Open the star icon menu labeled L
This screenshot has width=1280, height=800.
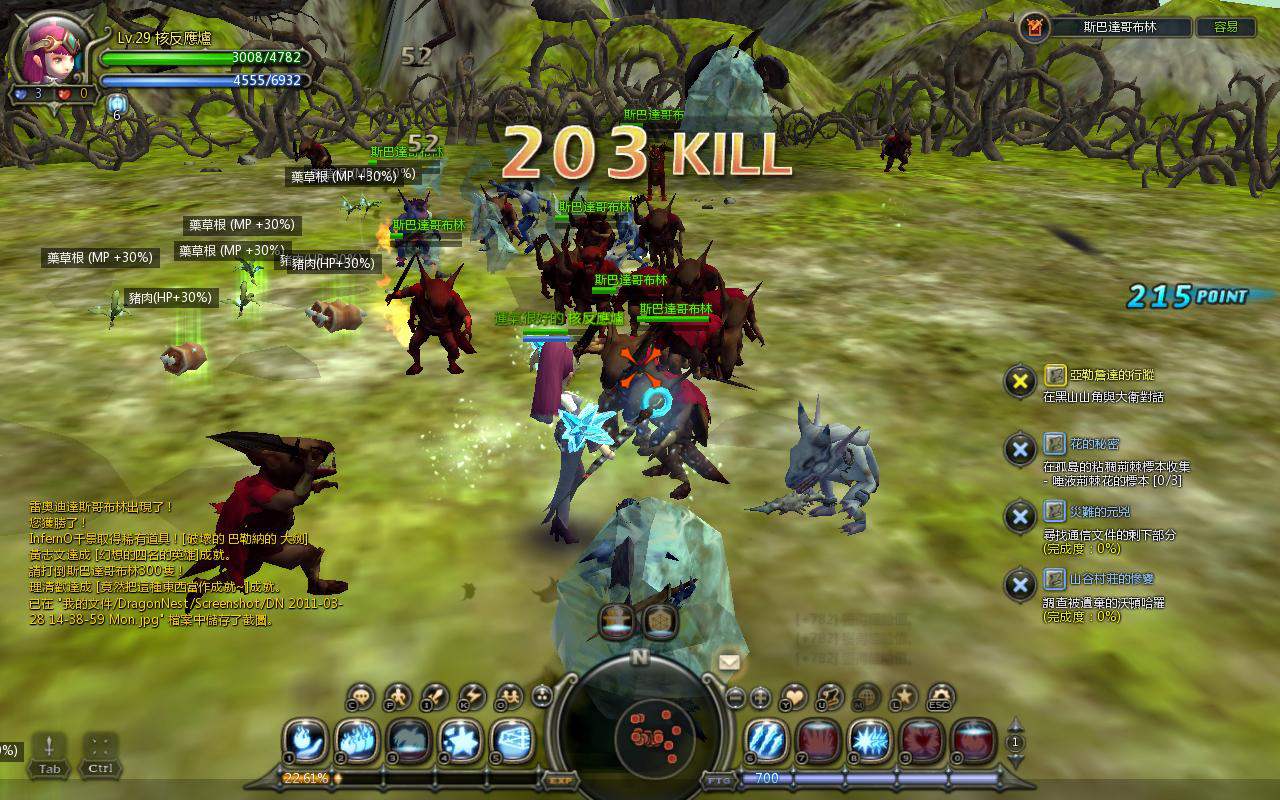(903, 696)
